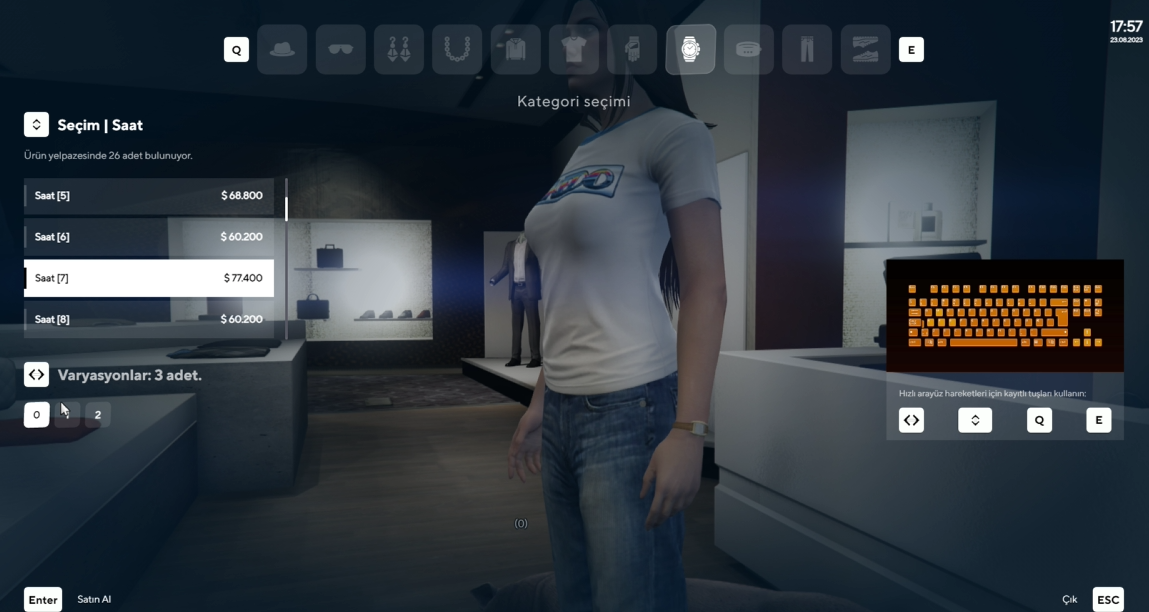This screenshot has height=612, width=1149.
Task: Choose the pants category icon
Action: (x=807, y=50)
